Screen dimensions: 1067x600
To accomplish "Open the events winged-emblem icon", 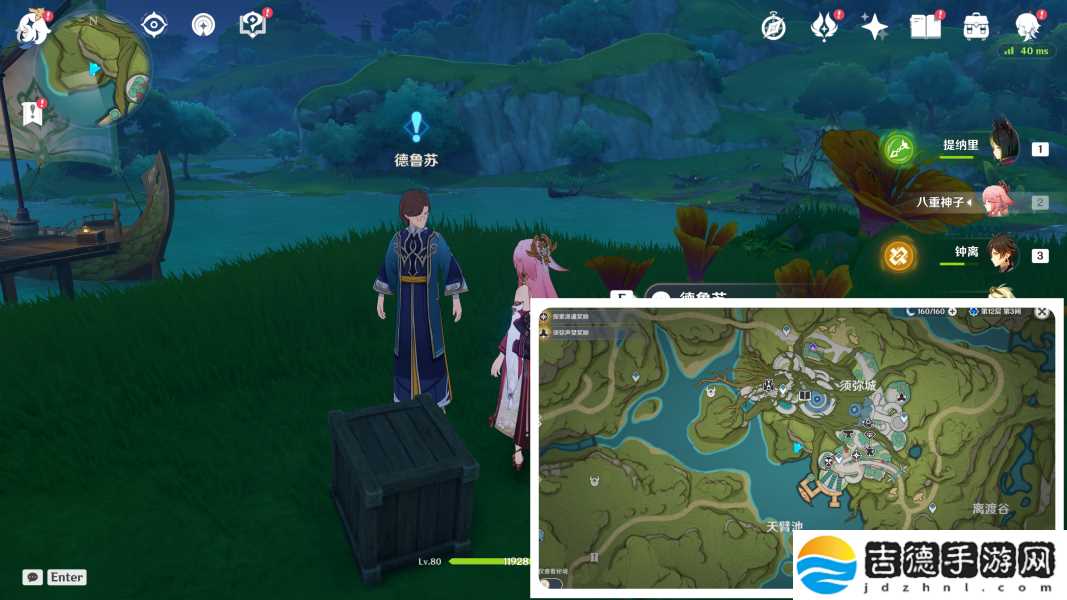I will (x=824, y=27).
